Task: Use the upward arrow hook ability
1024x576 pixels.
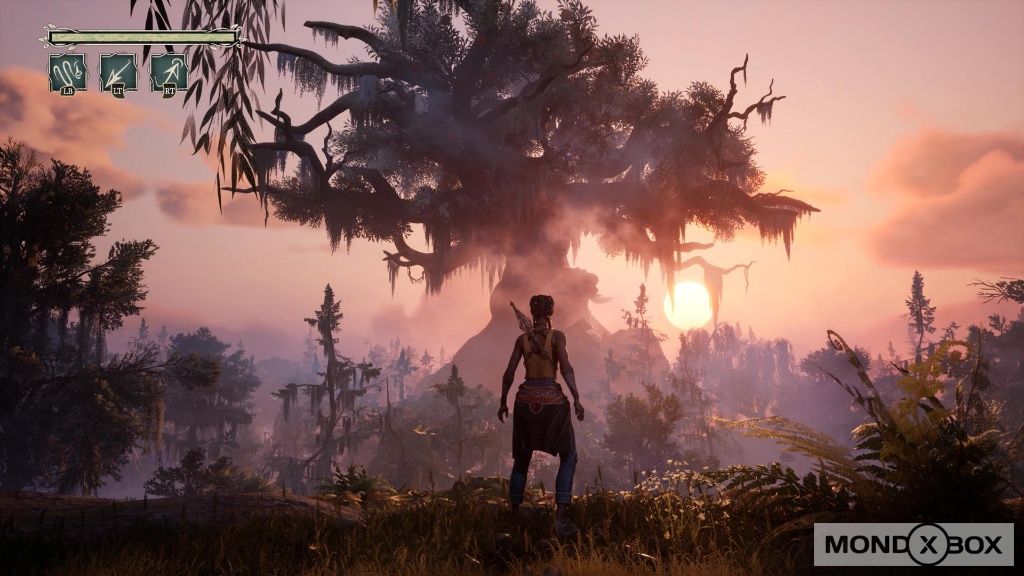Action: coord(169,73)
